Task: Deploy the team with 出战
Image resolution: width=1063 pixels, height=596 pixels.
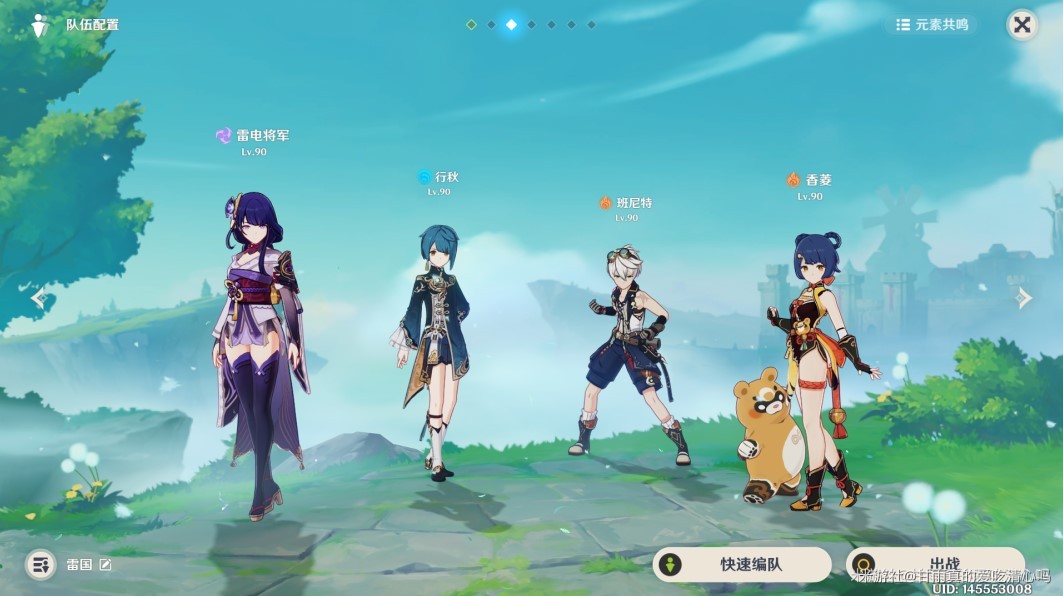Action: pyautogui.click(x=934, y=564)
